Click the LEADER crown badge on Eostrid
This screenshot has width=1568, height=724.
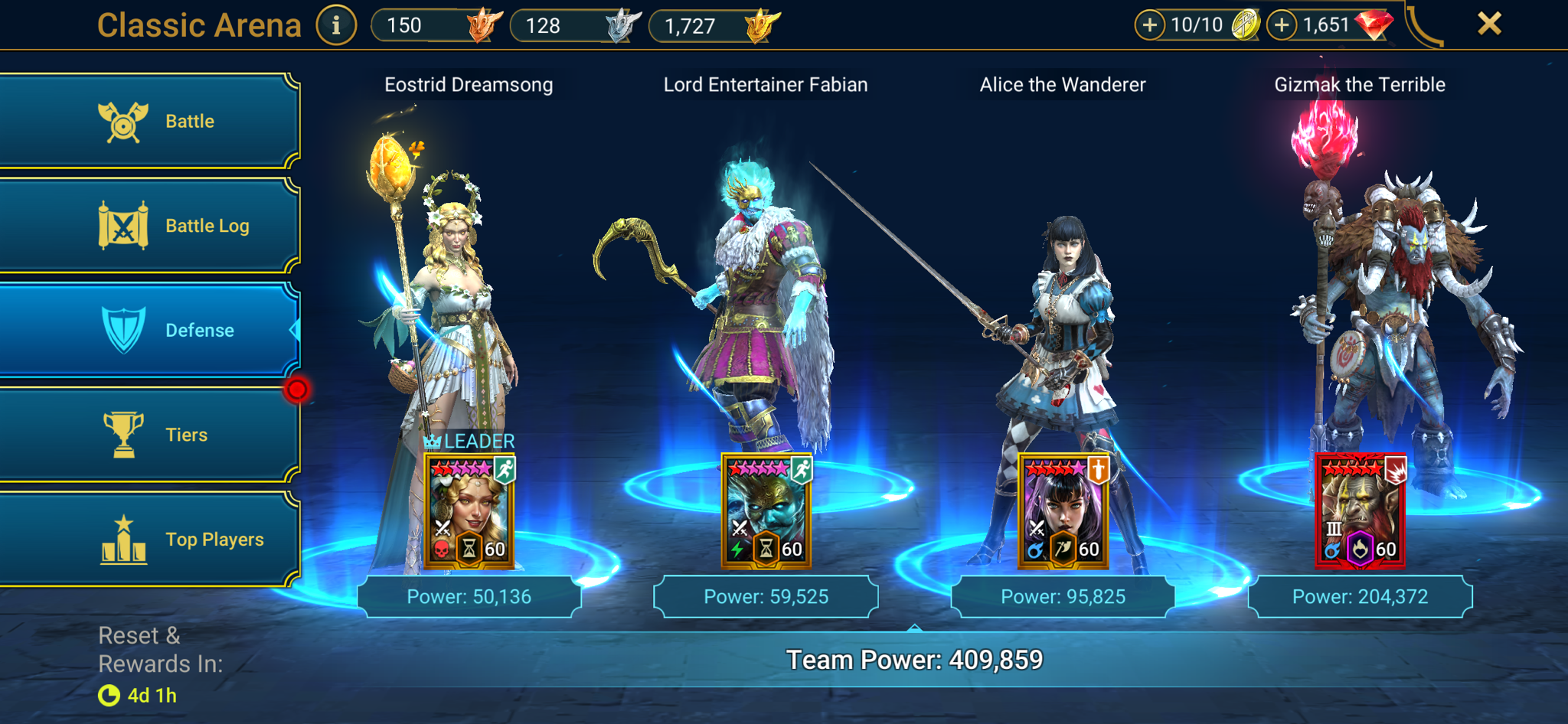(433, 441)
